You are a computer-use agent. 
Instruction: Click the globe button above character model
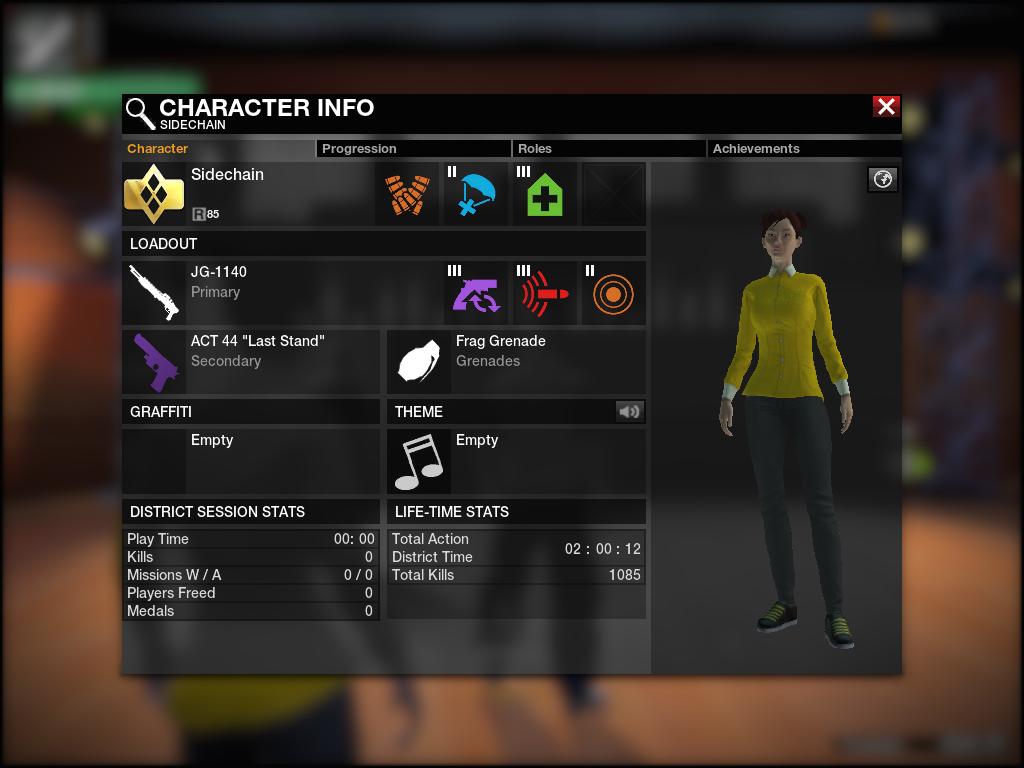883,179
